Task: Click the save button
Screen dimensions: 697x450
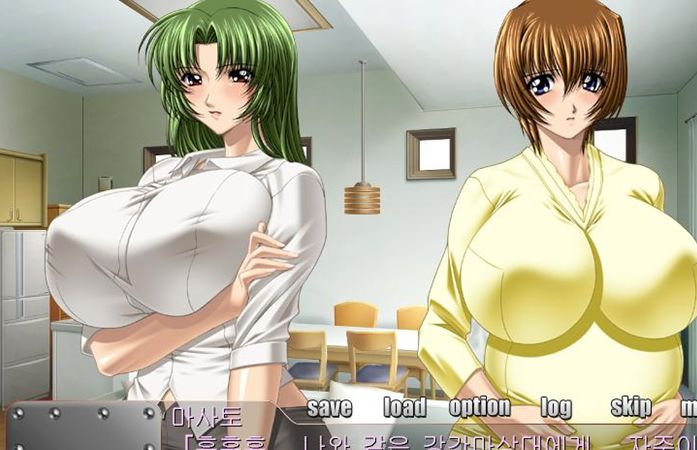Action: [x=329, y=408]
